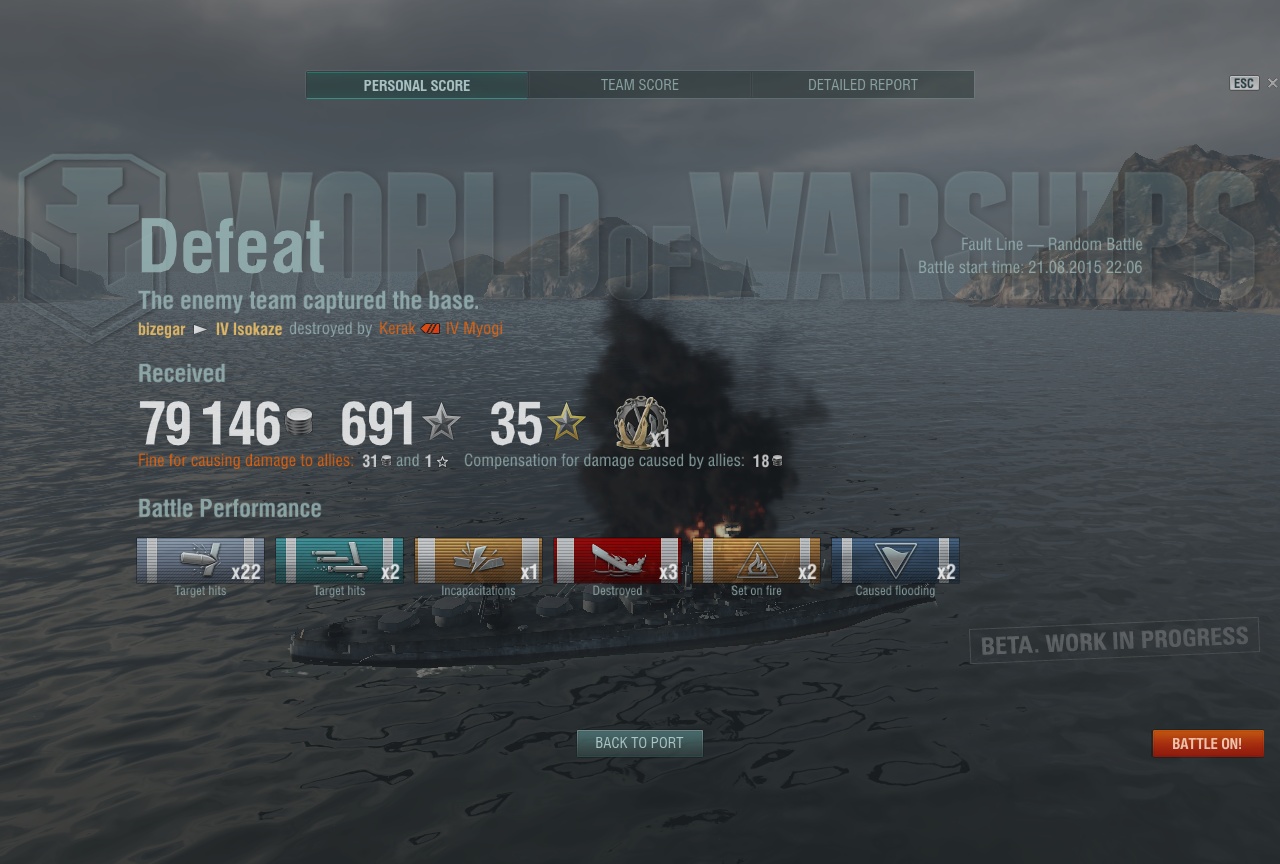Switch to the Personal Score tab
Viewport: 1280px width, 864px height.
[x=416, y=85]
